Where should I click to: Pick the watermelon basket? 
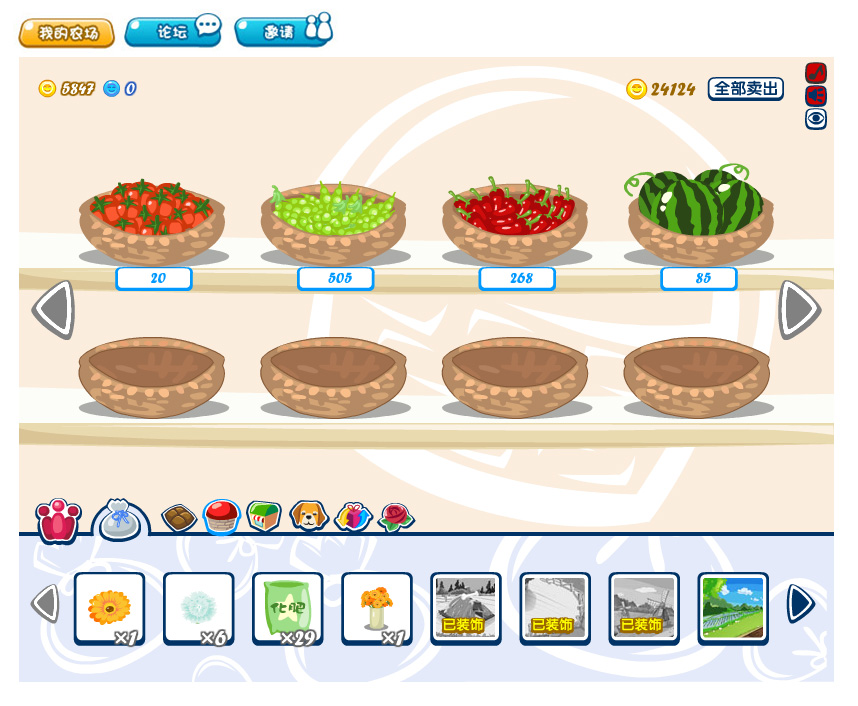click(700, 215)
